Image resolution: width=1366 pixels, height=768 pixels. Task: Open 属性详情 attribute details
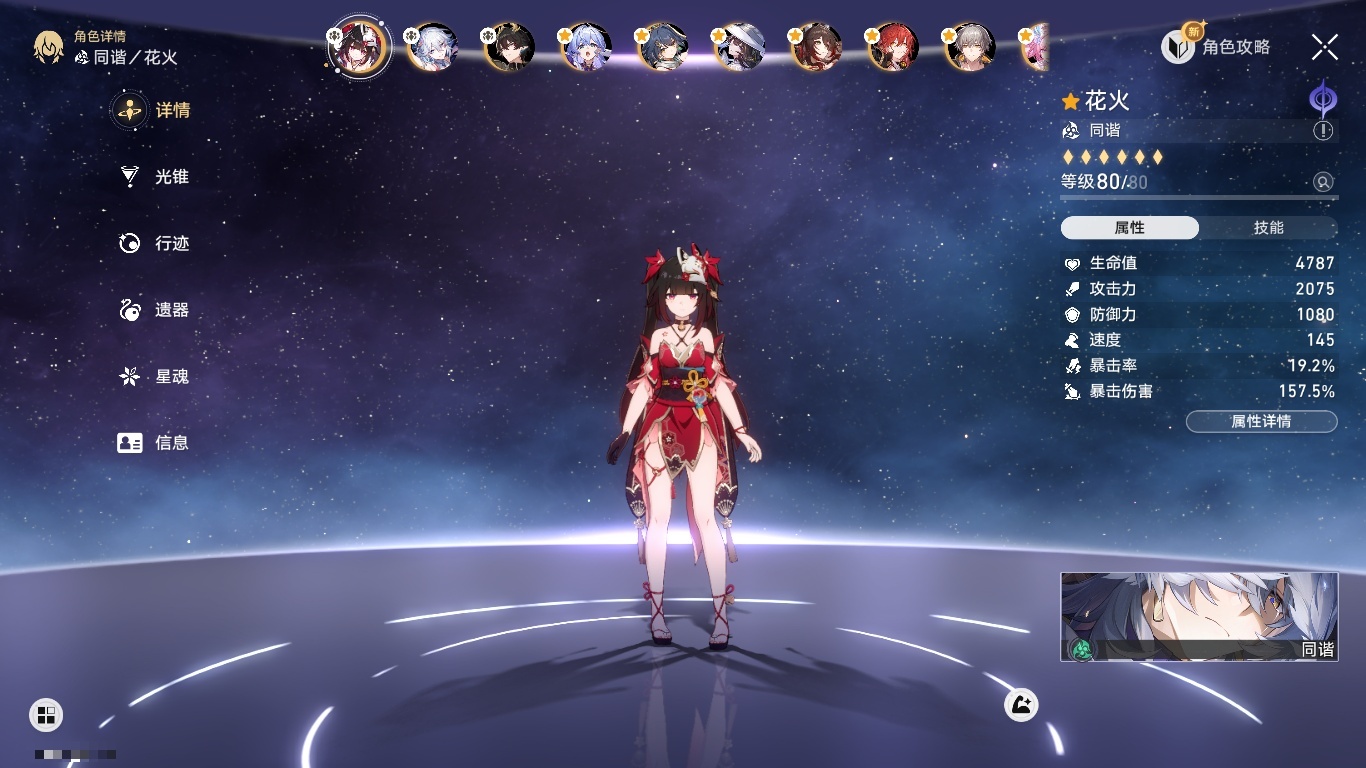click(1261, 422)
